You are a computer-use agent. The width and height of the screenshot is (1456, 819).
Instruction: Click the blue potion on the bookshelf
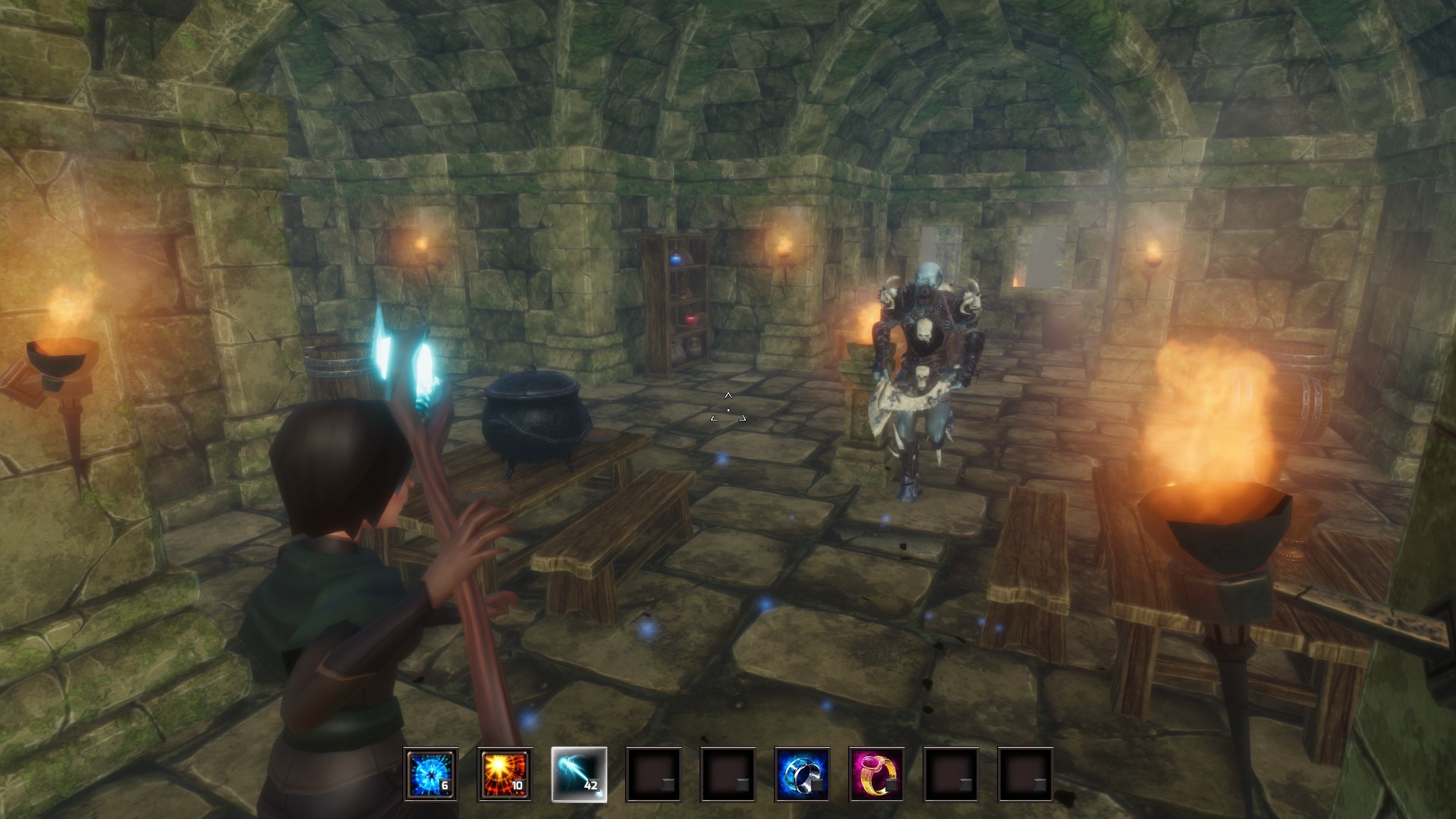[674, 261]
